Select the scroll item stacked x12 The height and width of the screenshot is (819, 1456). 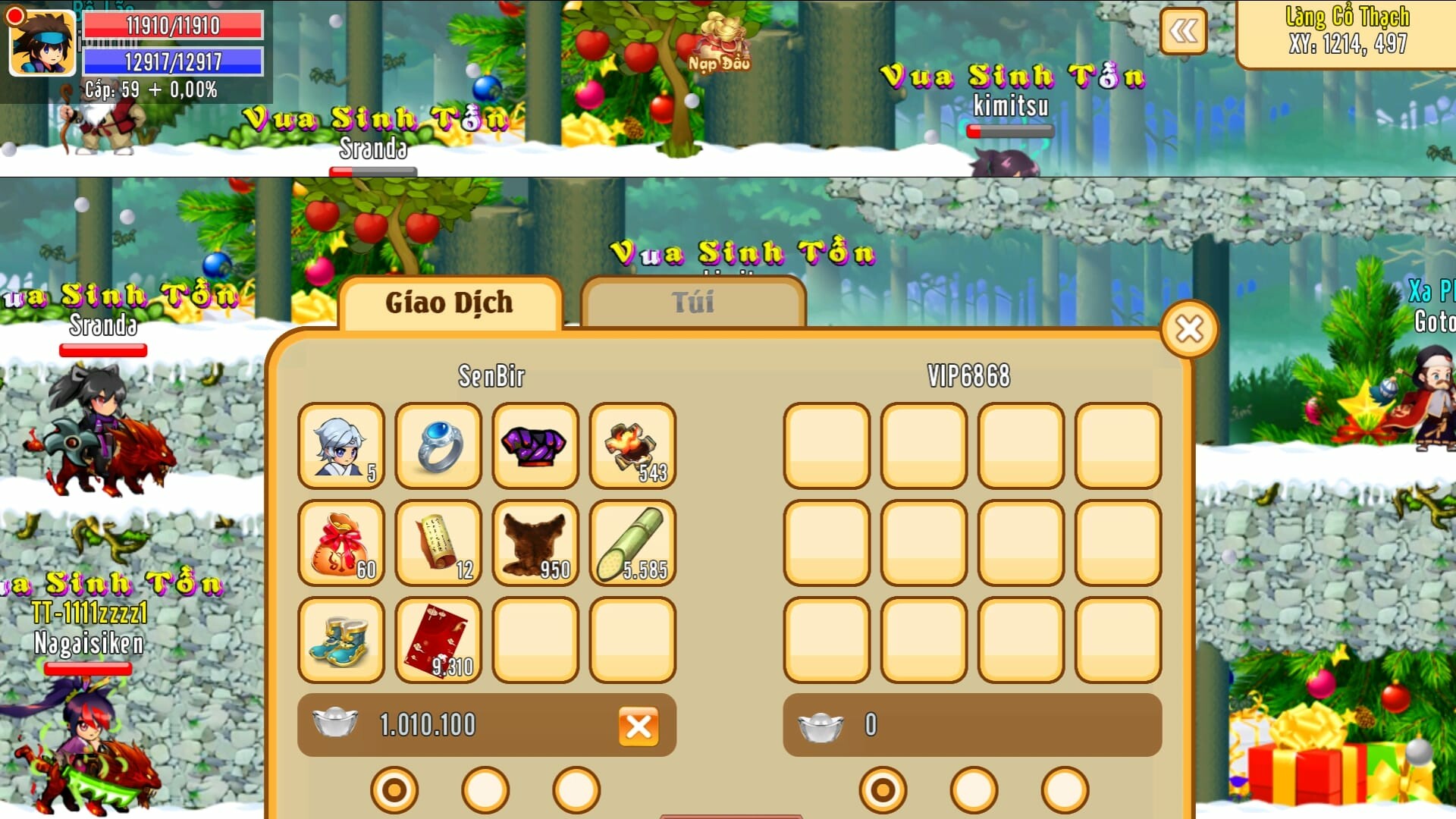tap(438, 544)
